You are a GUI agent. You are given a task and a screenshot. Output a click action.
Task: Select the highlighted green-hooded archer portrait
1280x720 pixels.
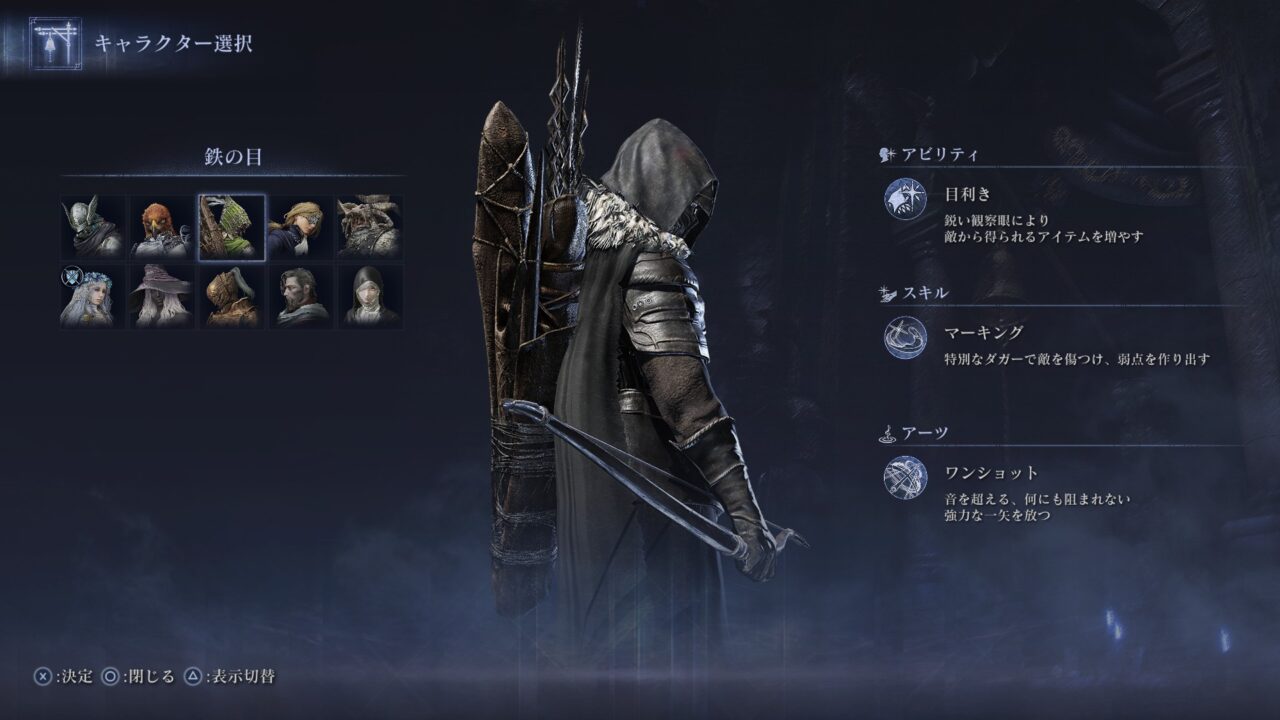tap(231, 227)
